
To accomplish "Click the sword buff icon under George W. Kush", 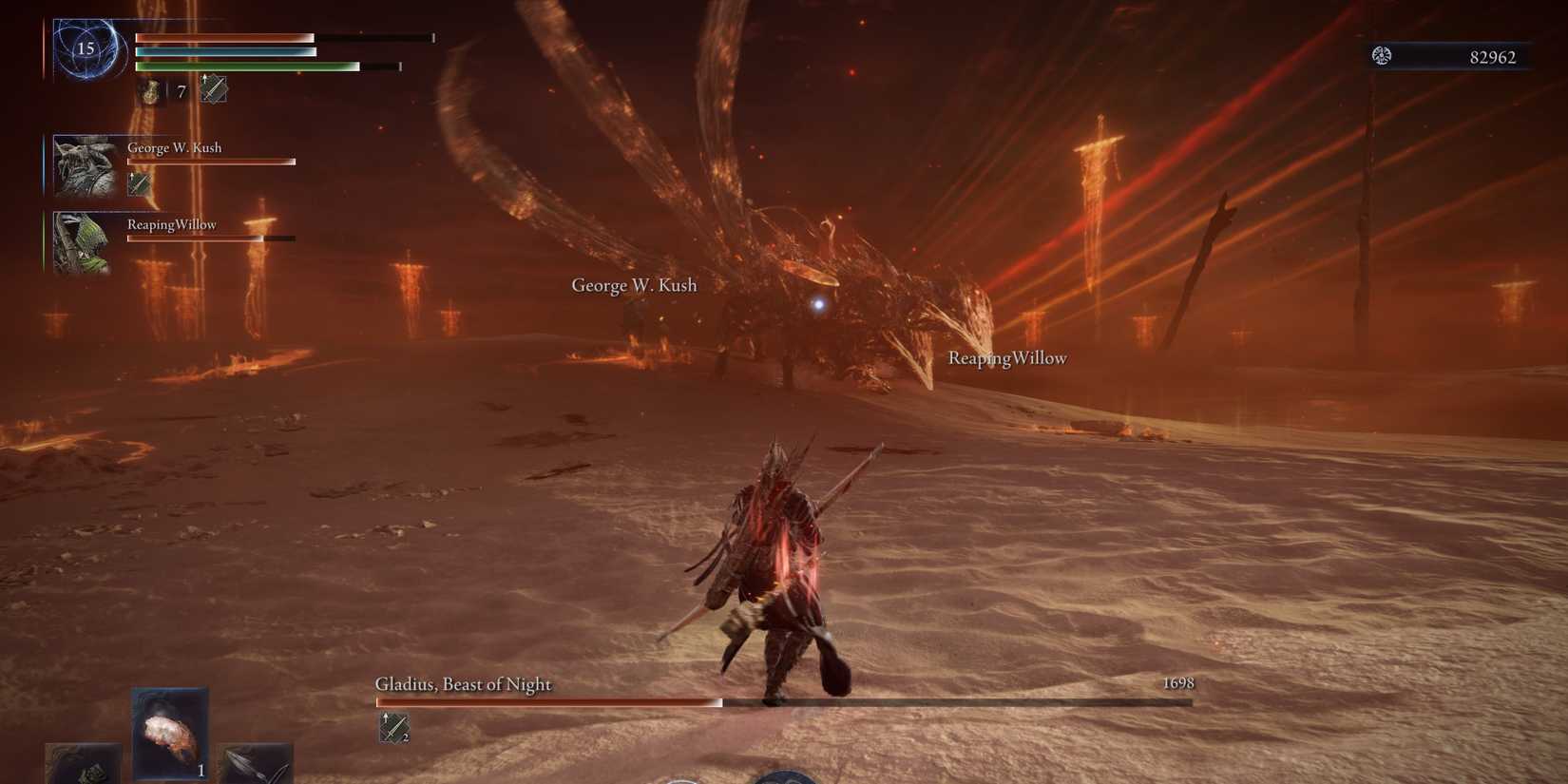I will [x=140, y=183].
